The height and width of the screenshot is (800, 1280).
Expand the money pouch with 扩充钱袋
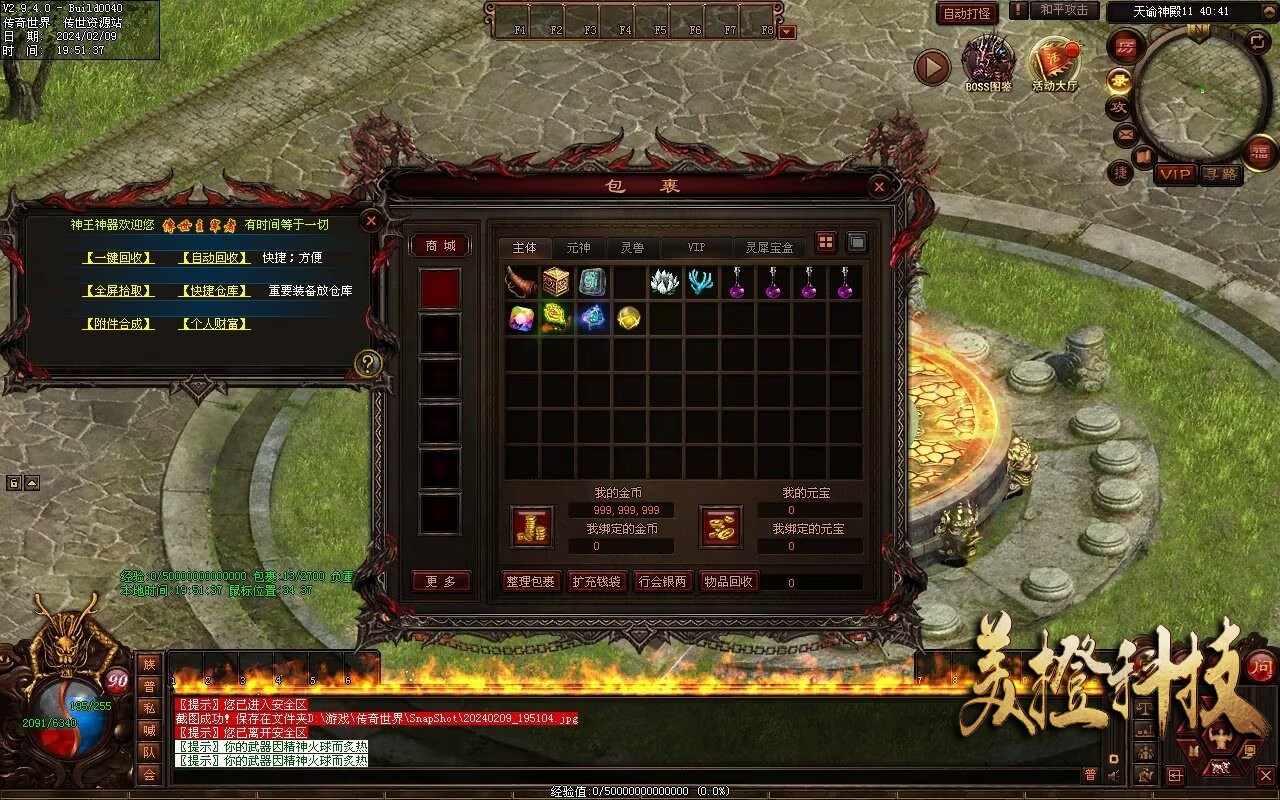point(596,581)
